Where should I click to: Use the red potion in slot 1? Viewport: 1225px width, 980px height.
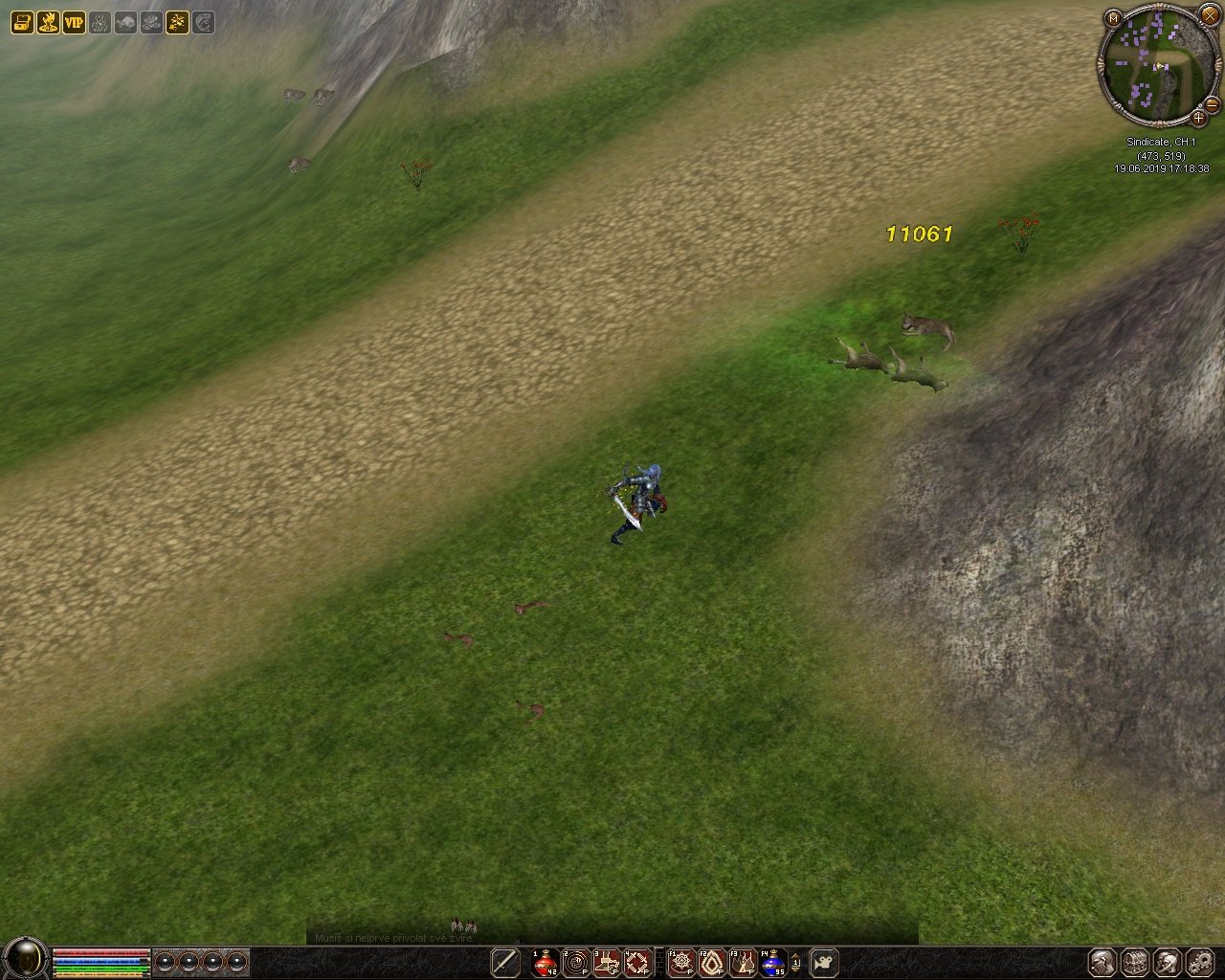[546, 962]
